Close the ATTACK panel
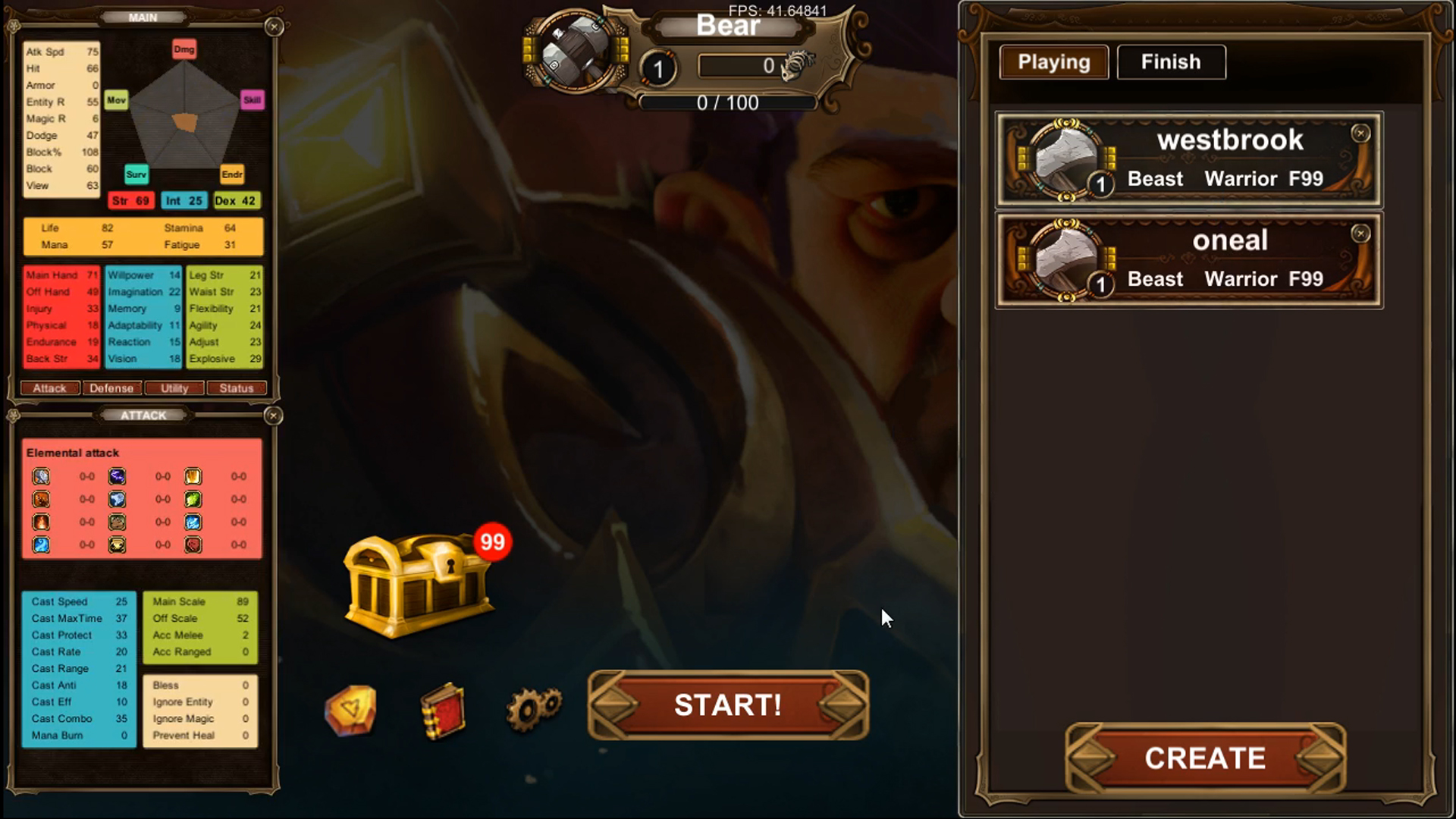The width and height of the screenshot is (1456, 819). (274, 416)
